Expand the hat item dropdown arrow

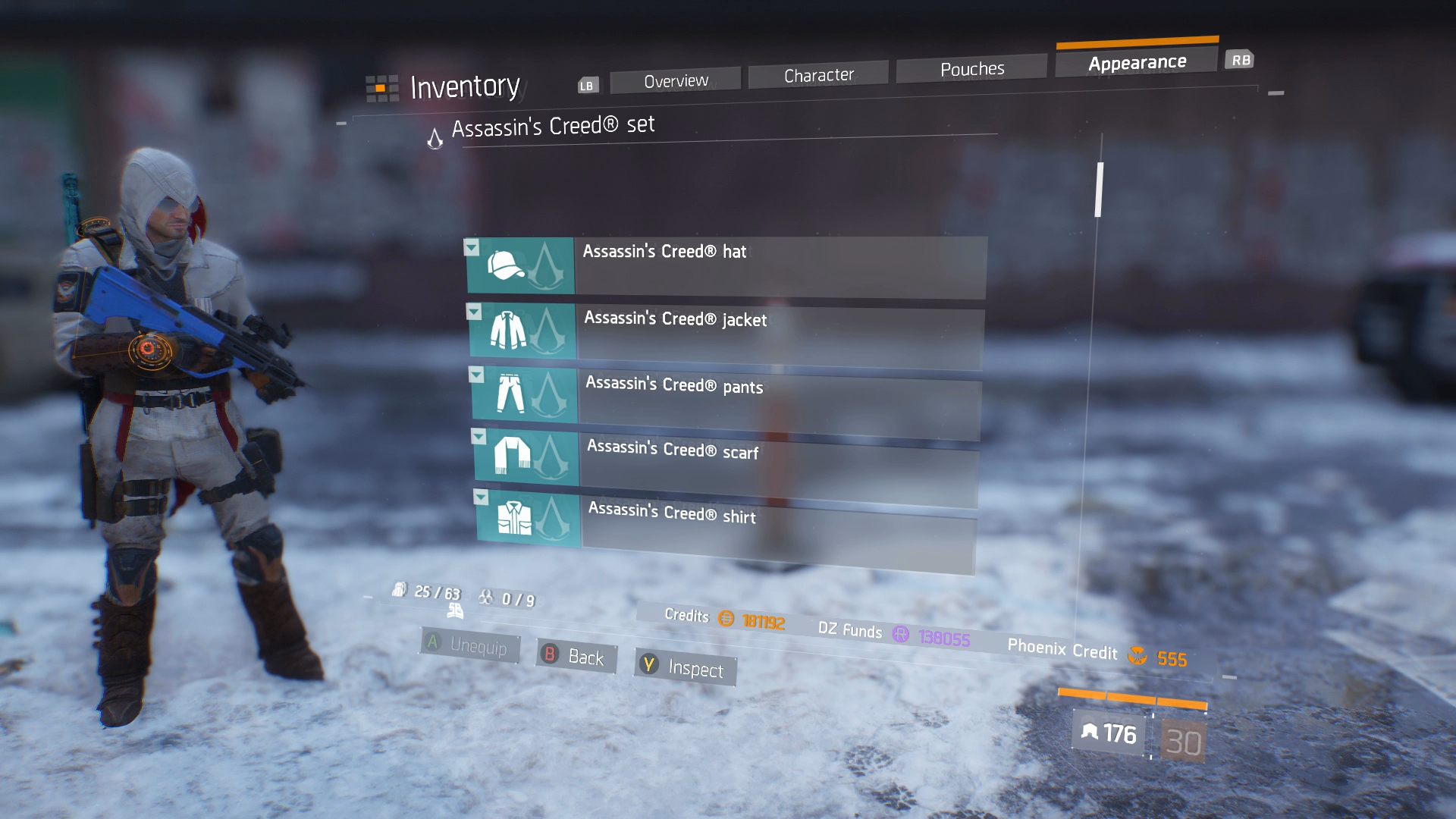click(473, 247)
